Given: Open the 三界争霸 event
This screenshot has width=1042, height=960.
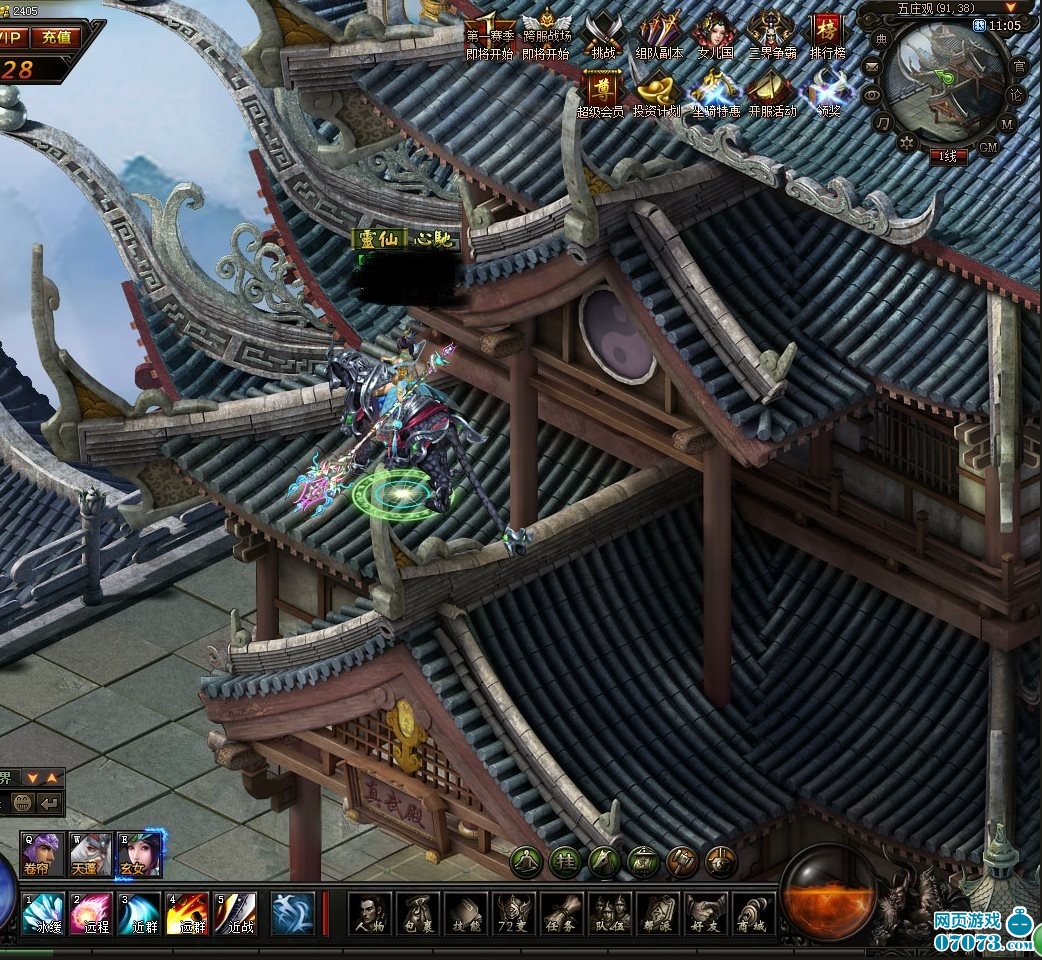Looking at the screenshot, I should 771,35.
